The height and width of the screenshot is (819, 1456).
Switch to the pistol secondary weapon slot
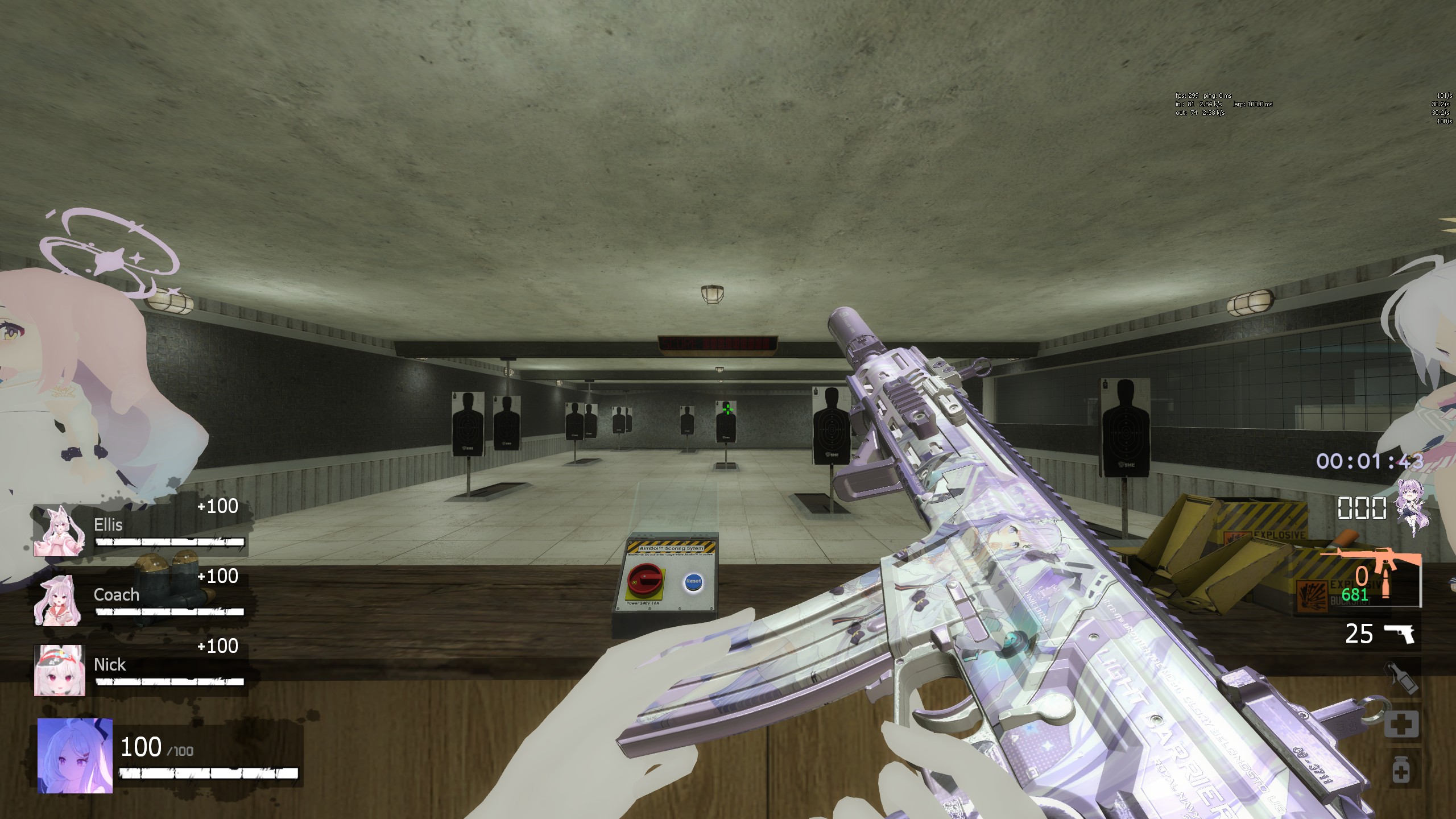pos(1399,634)
